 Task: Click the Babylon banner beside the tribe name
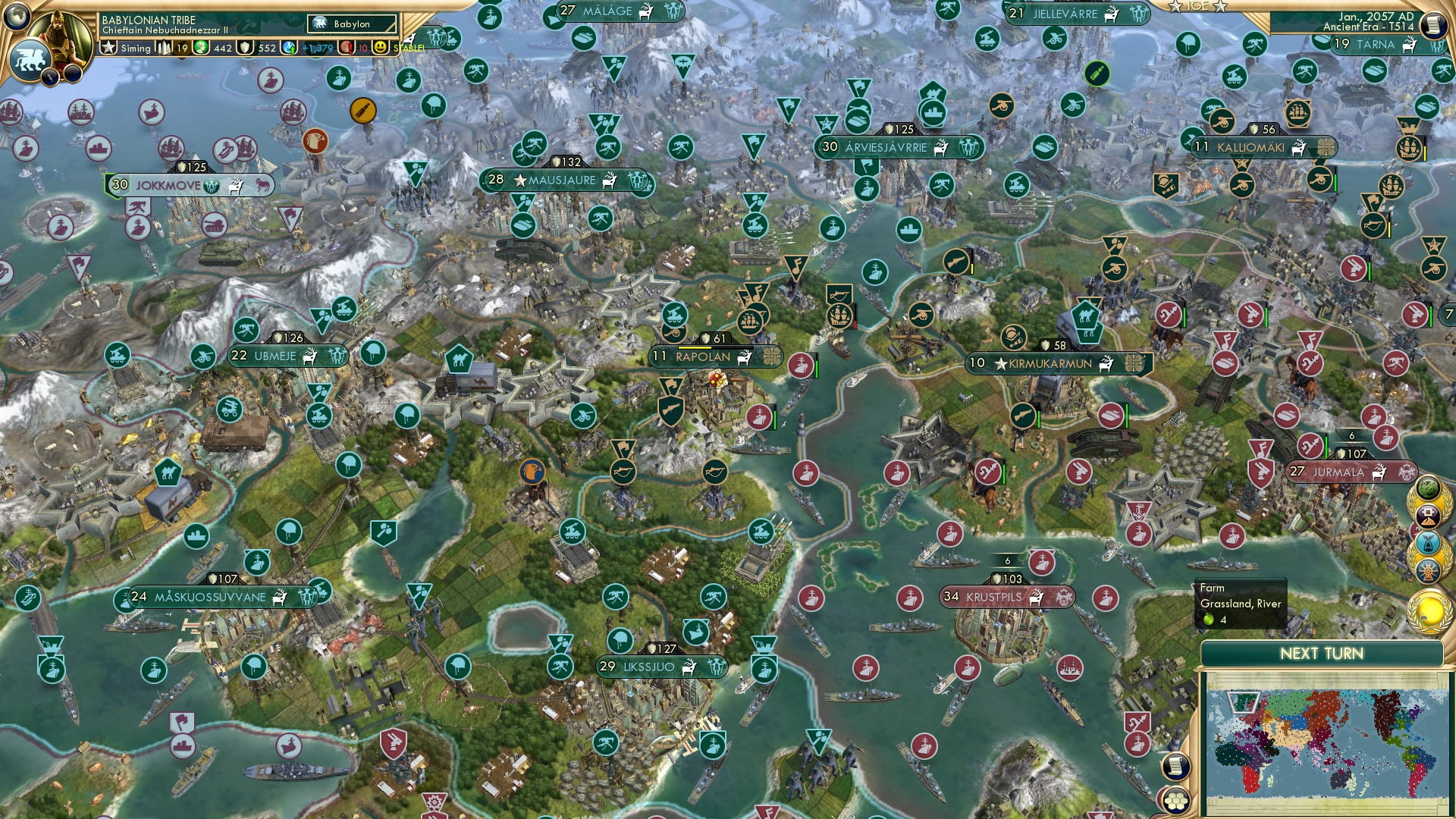pyautogui.click(x=350, y=24)
